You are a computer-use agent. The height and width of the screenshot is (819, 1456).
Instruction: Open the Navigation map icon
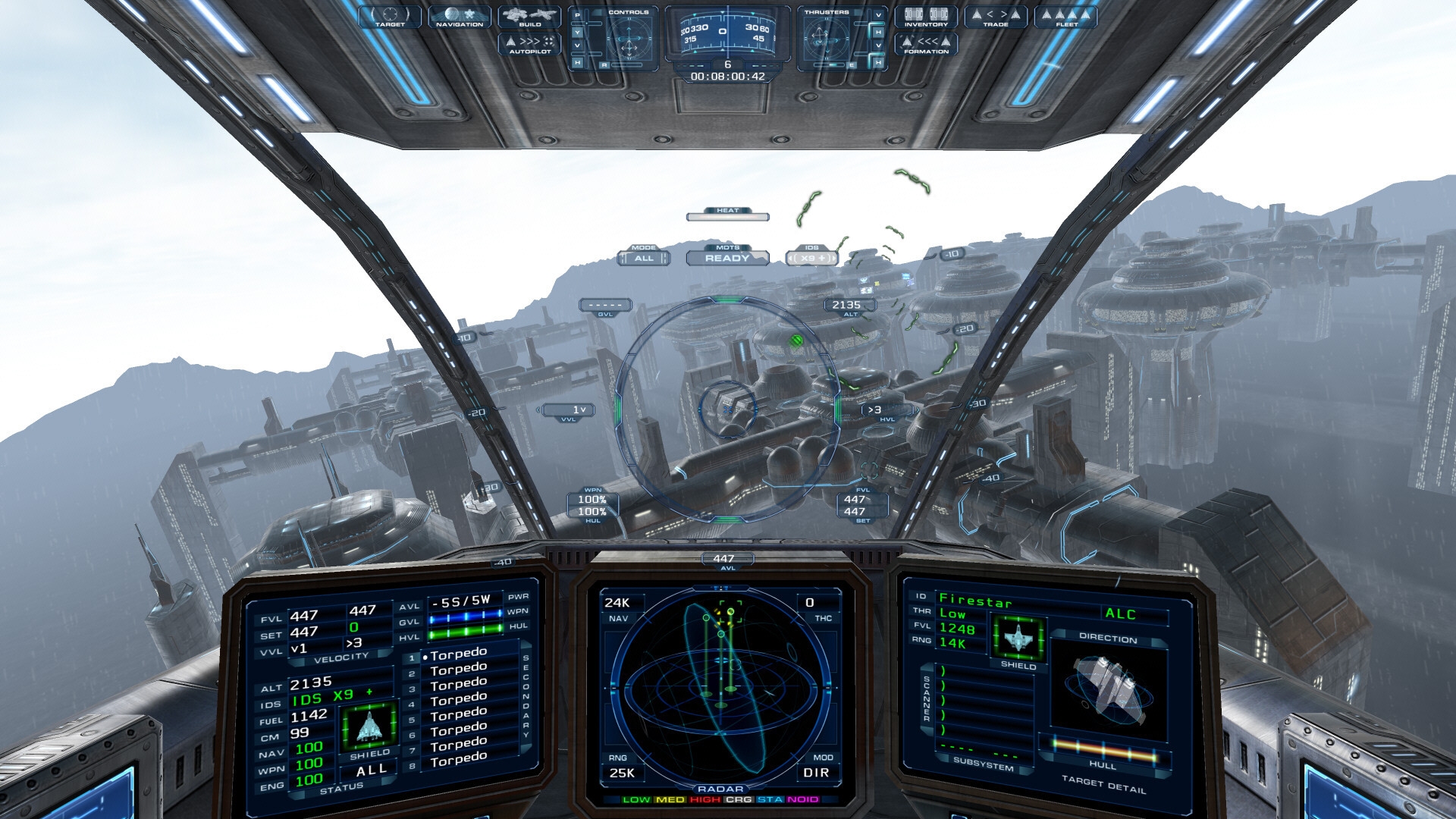pos(459,15)
